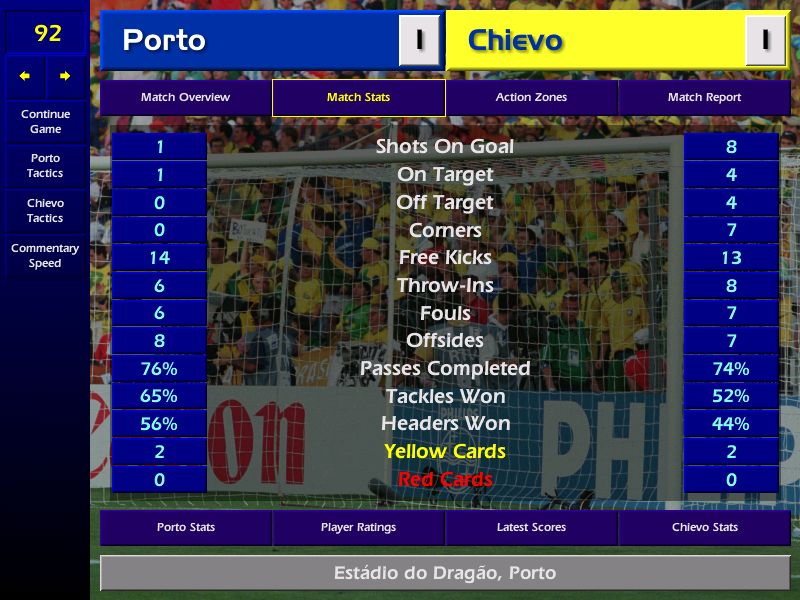This screenshot has height=600, width=800.
Task: View Chievo Stats
Action: click(x=704, y=527)
